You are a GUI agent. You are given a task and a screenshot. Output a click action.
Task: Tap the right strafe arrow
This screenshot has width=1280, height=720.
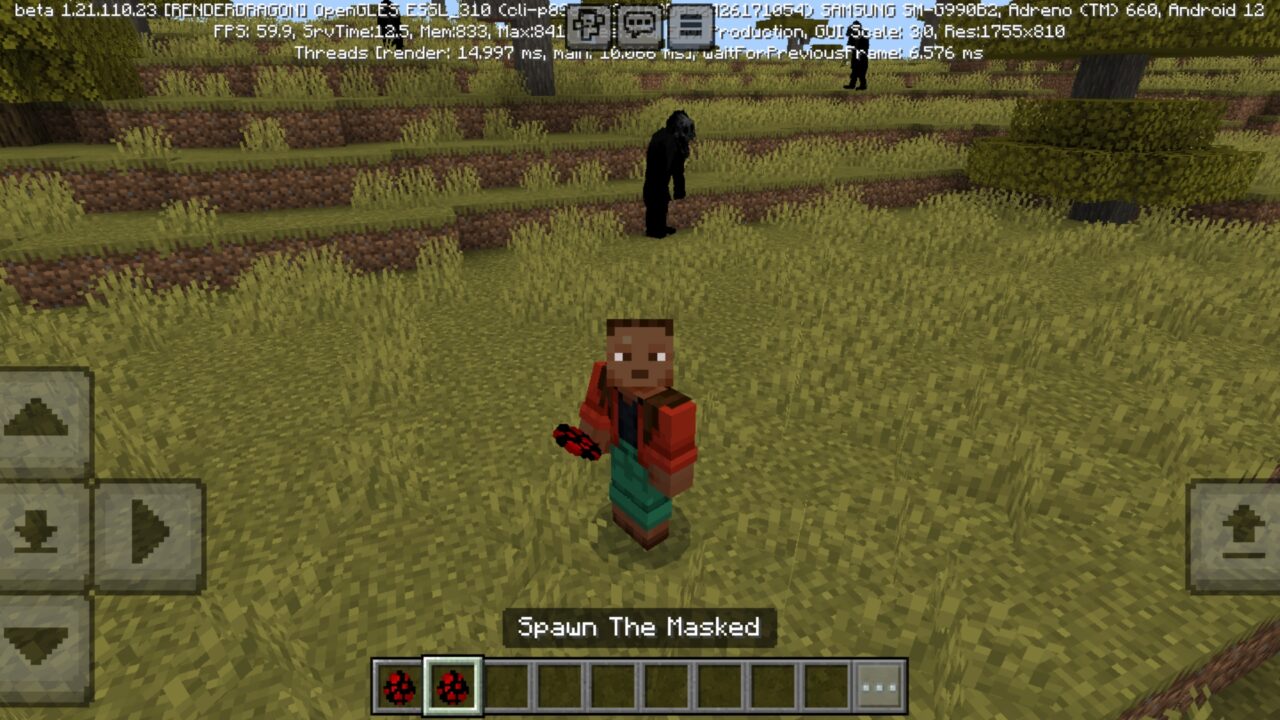(x=148, y=532)
